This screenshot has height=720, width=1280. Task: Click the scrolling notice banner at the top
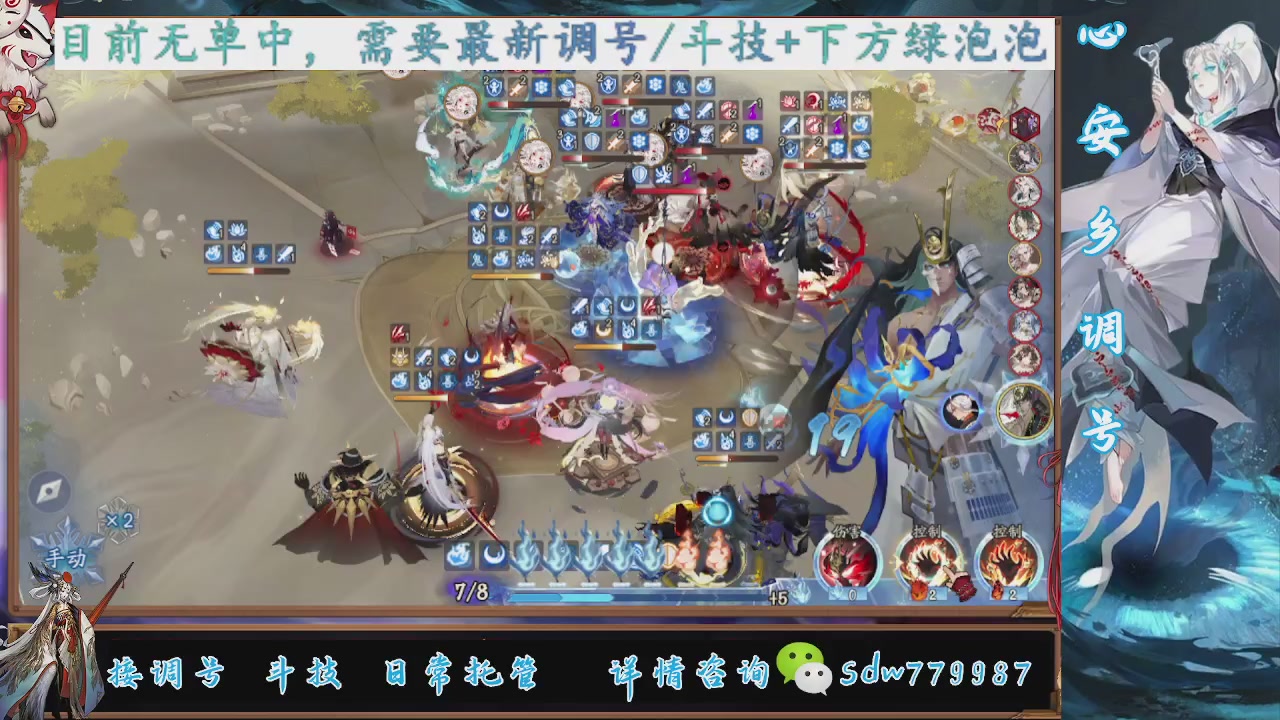[550, 44]
